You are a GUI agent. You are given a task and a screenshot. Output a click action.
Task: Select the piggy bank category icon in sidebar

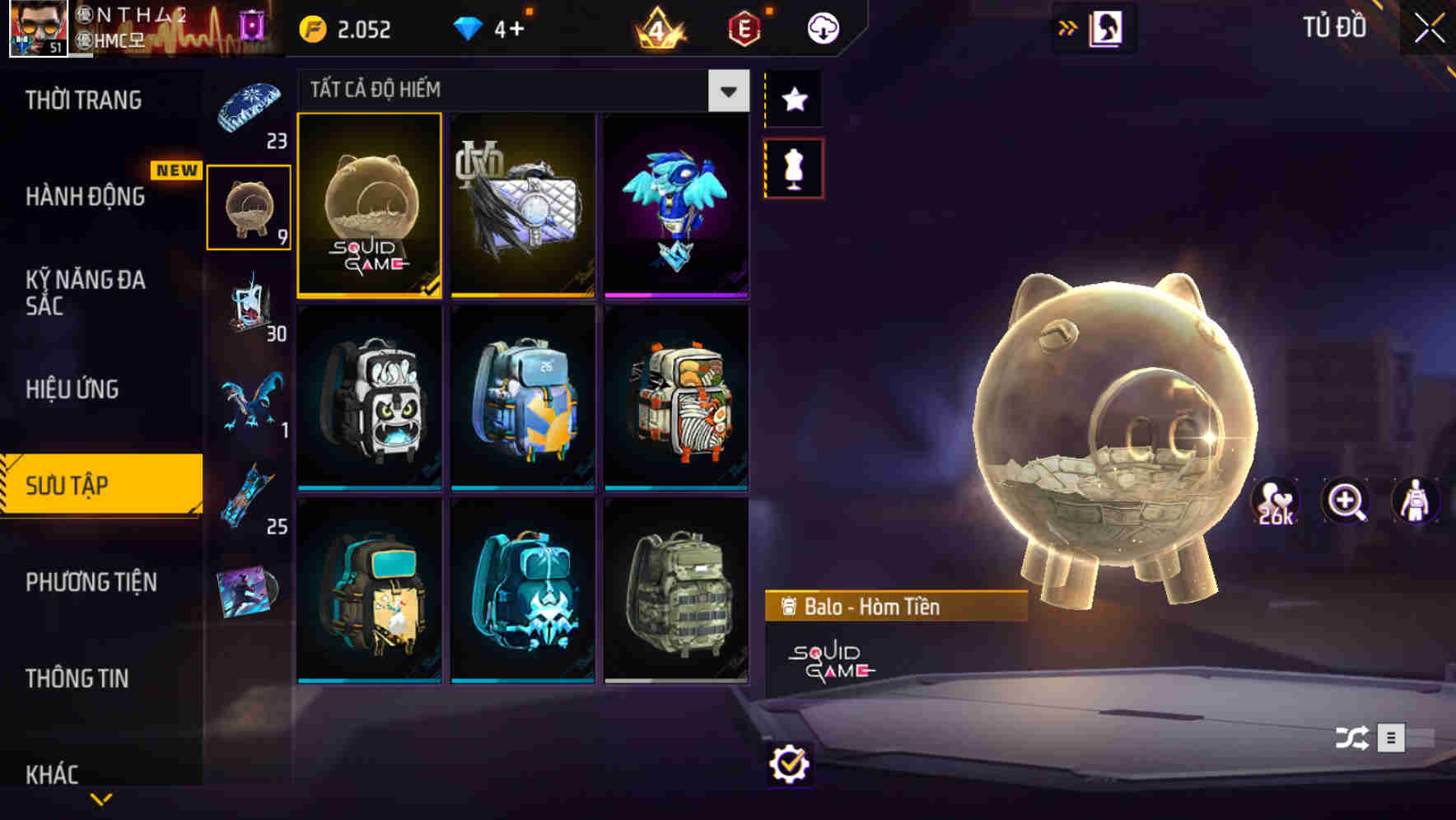[248, 207]
